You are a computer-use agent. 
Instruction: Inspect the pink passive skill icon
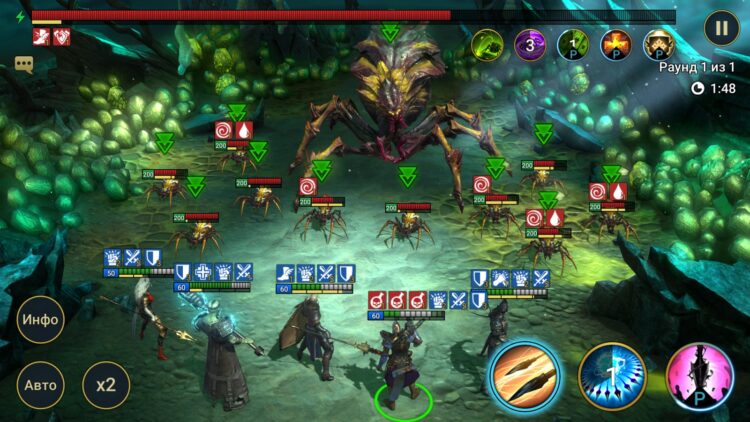coord(700,376)
